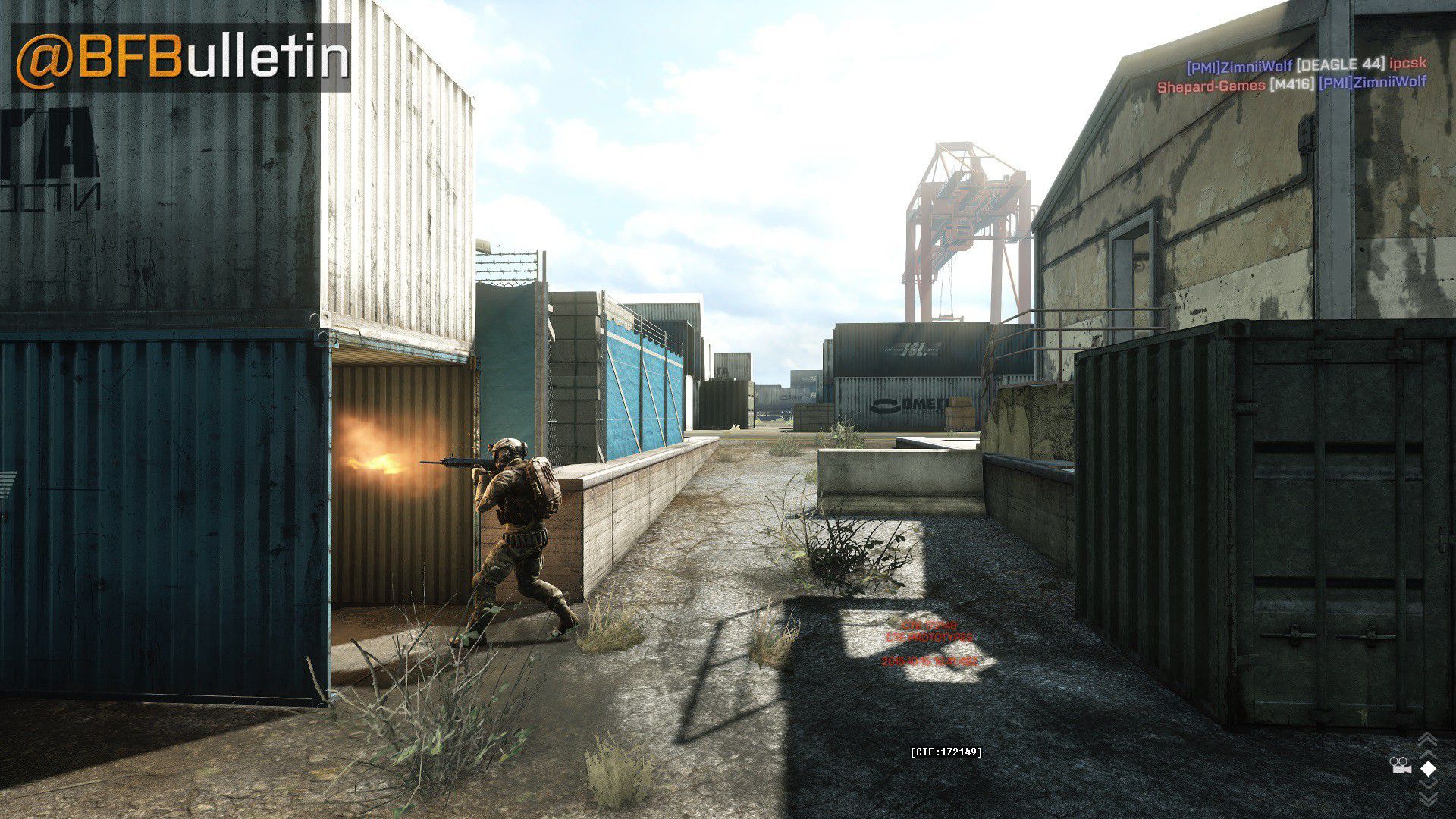Click the spectator camera icon
This screenshot has width=1456, height=819.
pos(1400,766)
